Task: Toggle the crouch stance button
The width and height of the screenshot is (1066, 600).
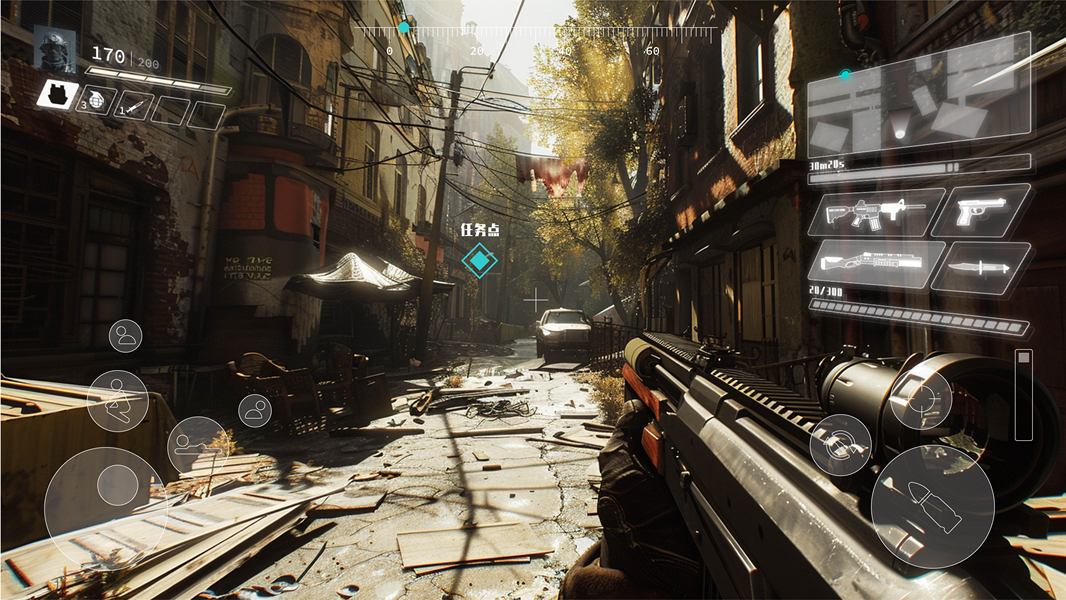Action: coord(118,400)
